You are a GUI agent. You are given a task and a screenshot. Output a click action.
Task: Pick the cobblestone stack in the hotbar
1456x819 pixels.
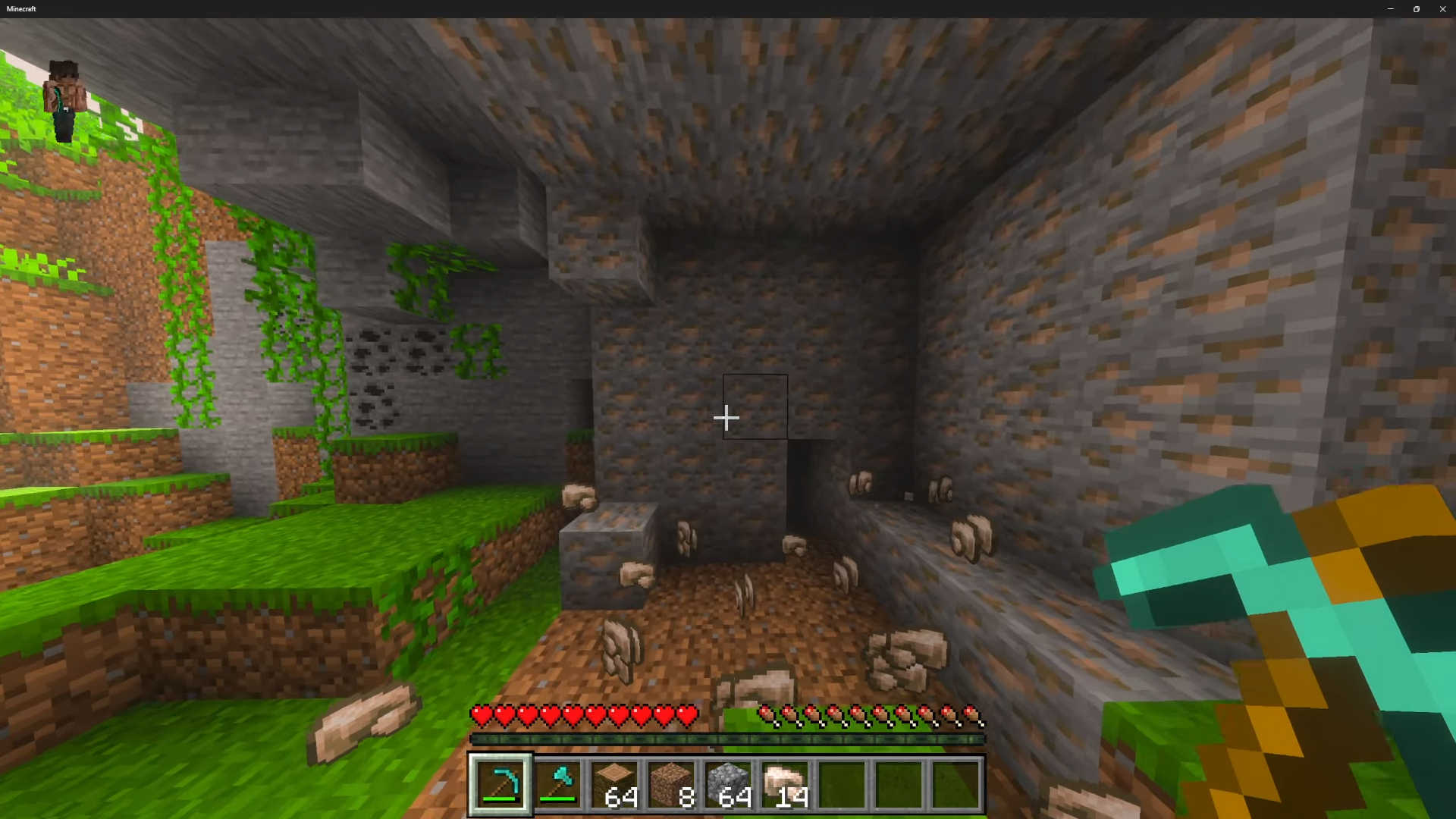point(728,784)
